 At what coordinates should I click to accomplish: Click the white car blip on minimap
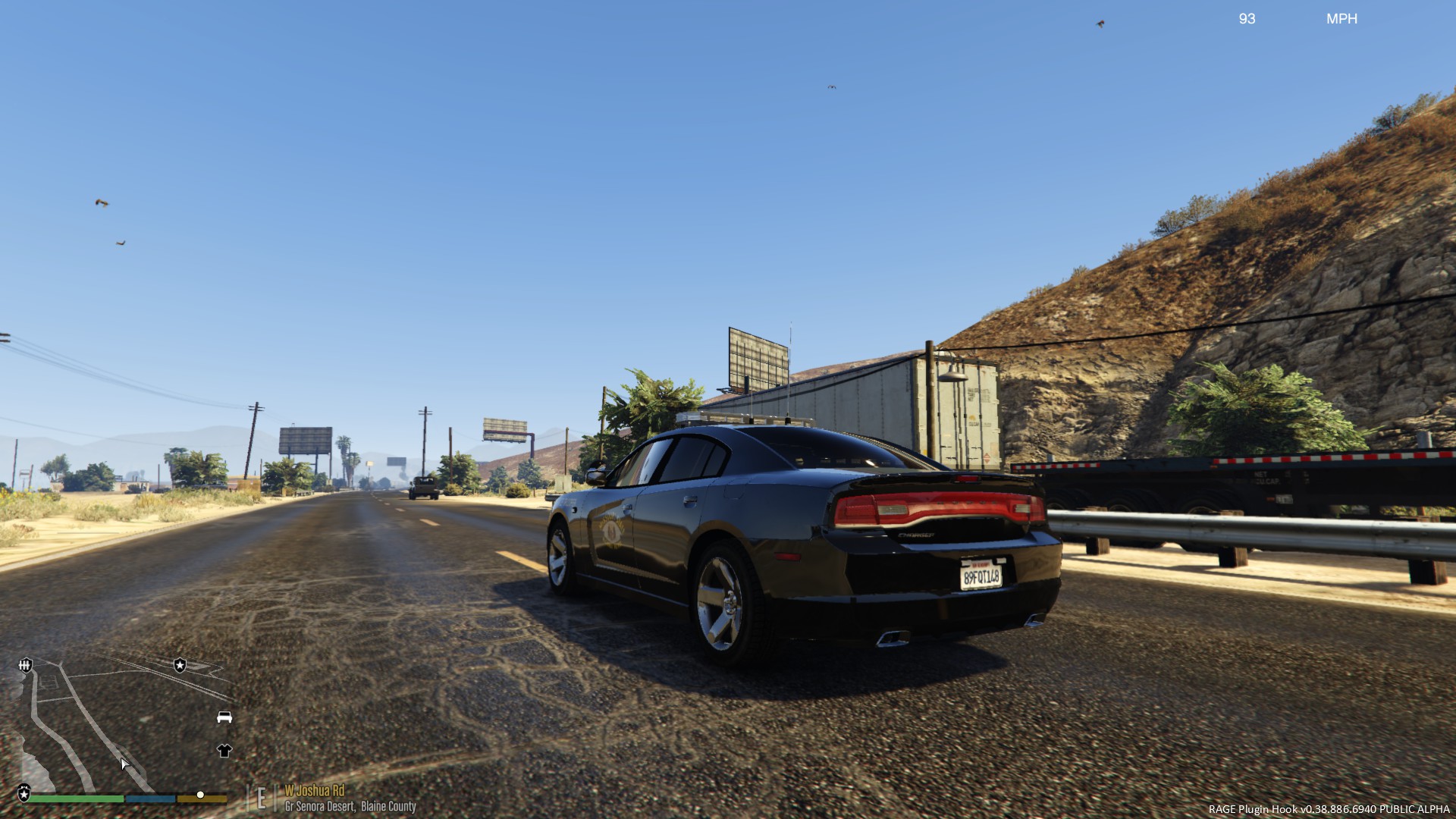(224, 717)
